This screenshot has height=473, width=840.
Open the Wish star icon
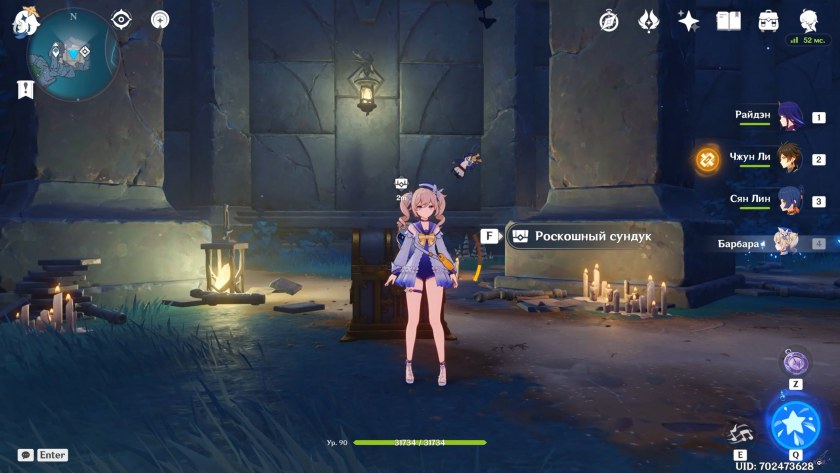coord(688,21)
